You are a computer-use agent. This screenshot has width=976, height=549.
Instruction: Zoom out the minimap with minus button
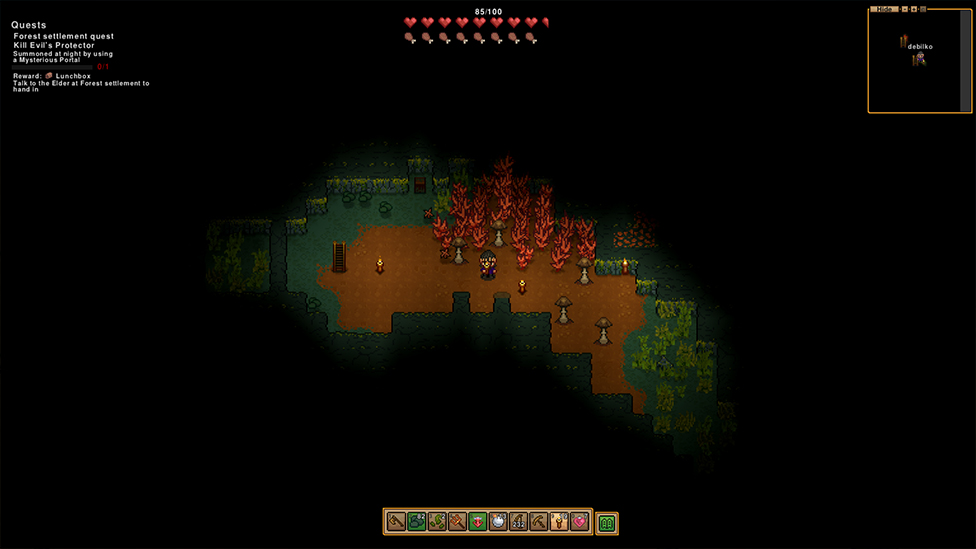[905, 9]
